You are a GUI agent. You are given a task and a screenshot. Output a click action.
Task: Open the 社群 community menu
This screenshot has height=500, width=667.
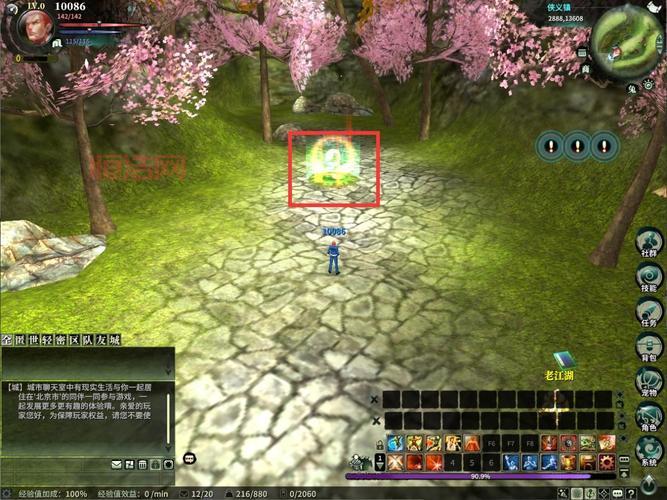648,241
